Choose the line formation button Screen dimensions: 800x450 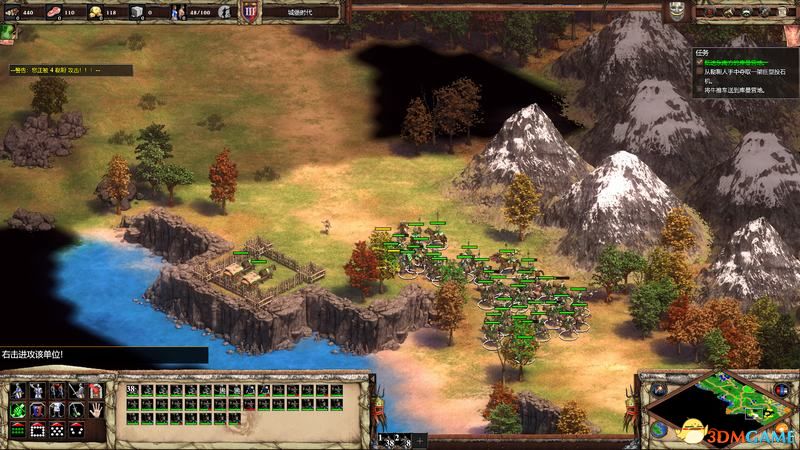(x=17, y=429)
